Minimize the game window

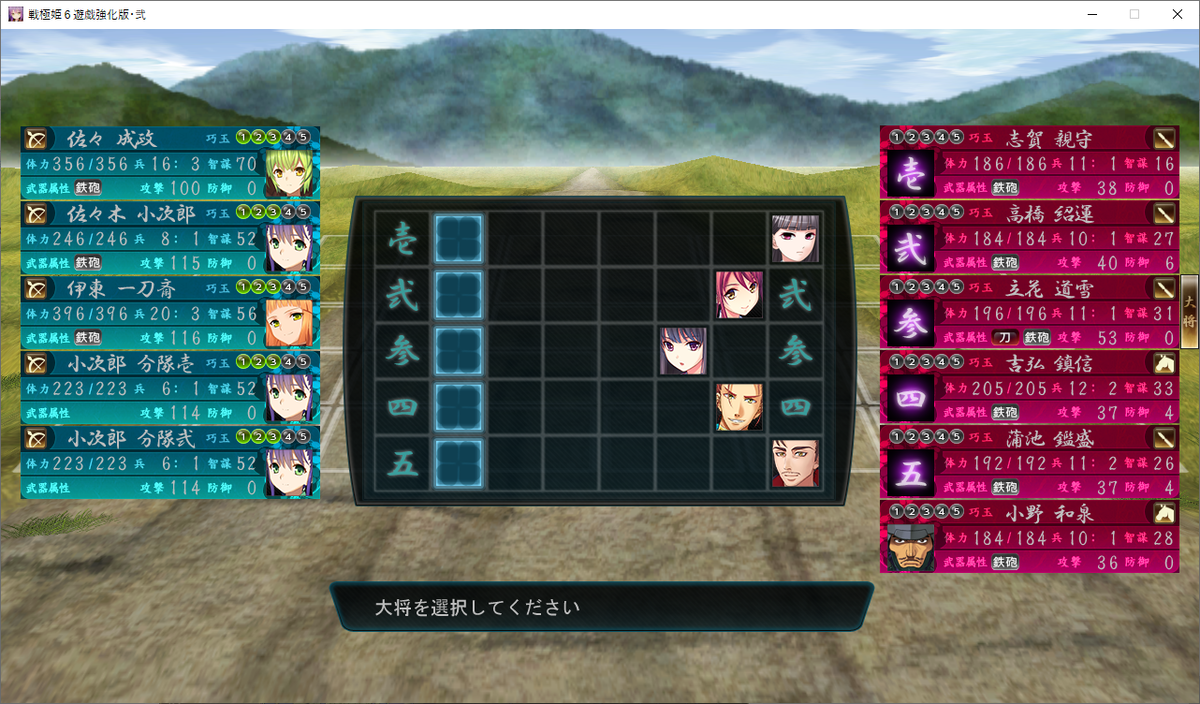1089,14
